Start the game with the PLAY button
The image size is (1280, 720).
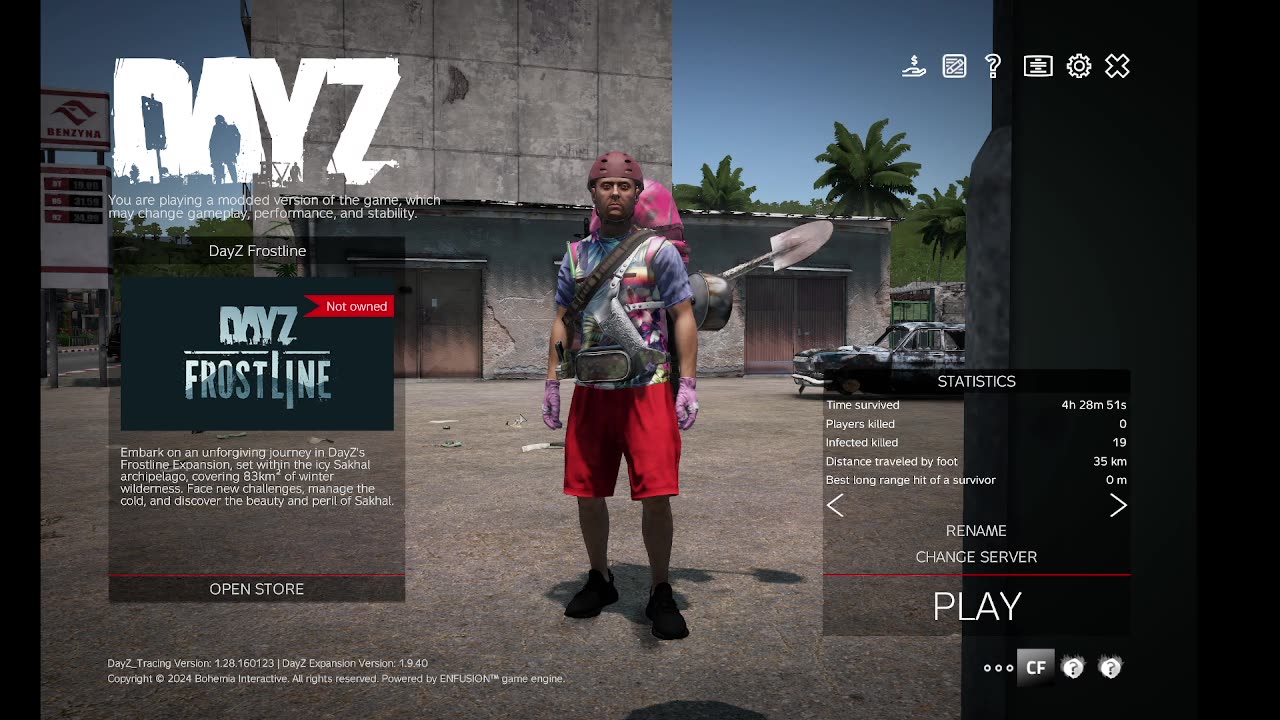click(976, 606)
